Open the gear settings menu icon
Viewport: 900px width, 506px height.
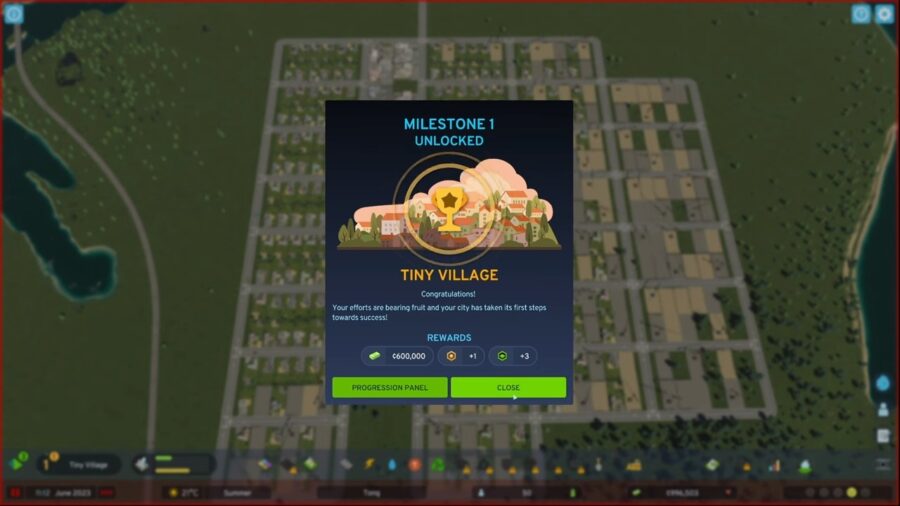click(x=884, y=14)
